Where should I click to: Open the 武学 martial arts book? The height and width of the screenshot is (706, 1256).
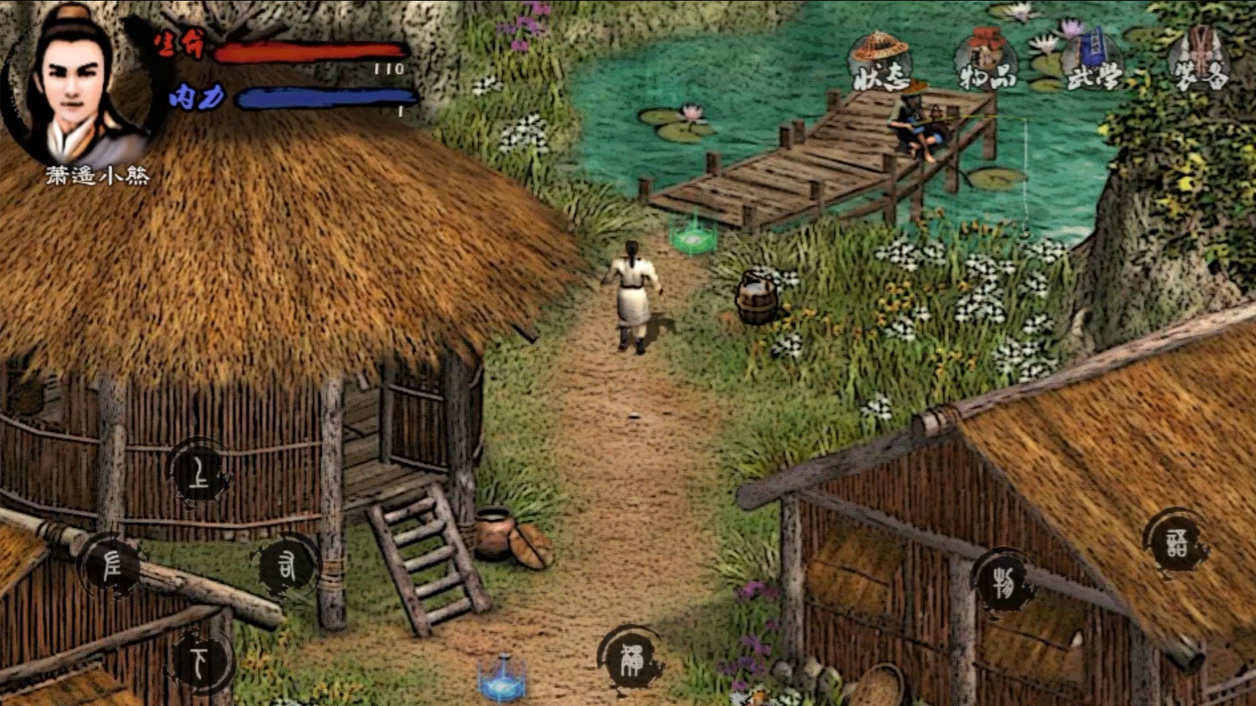pos(1092,60)
